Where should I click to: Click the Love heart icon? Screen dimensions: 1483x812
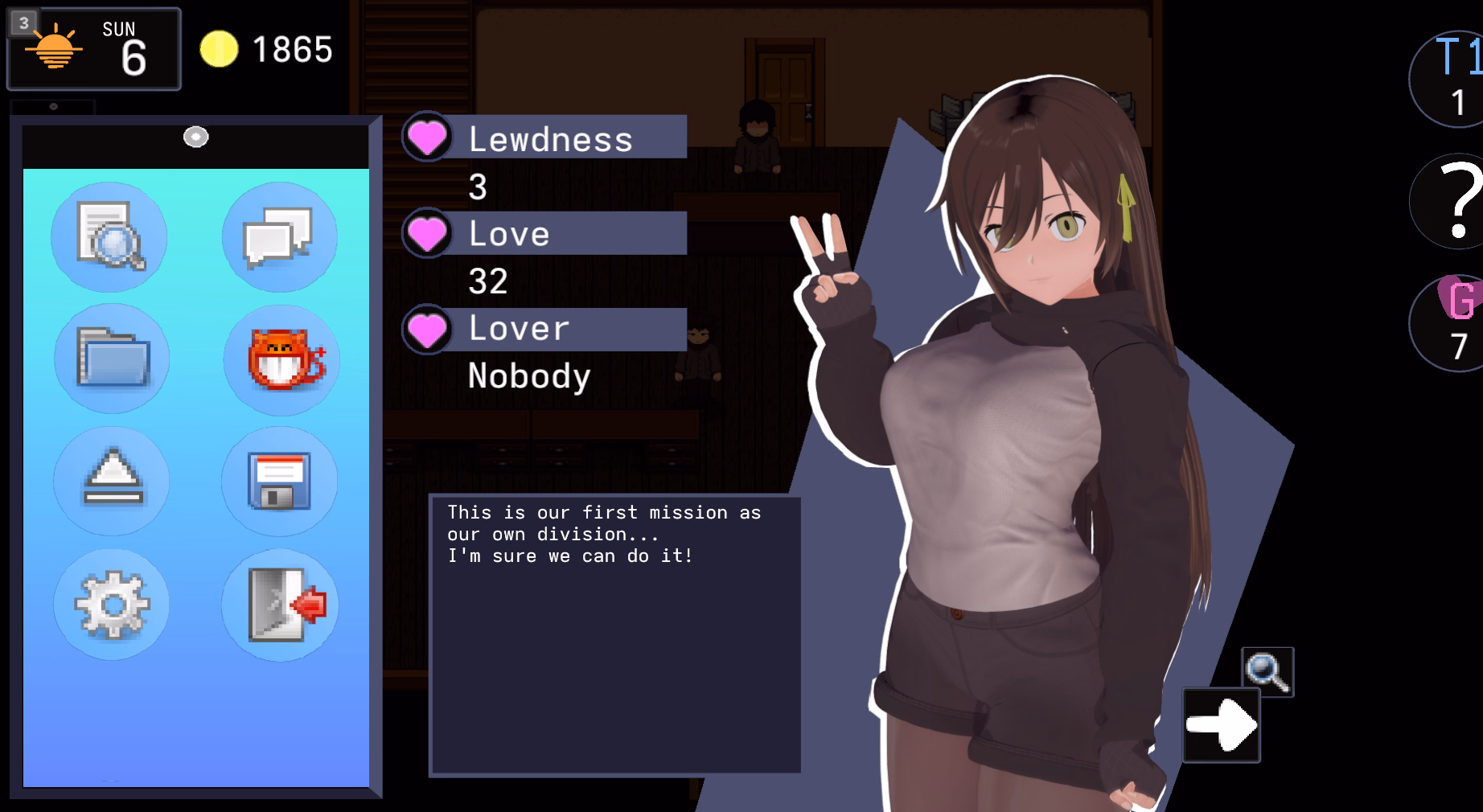coord(427,233)
